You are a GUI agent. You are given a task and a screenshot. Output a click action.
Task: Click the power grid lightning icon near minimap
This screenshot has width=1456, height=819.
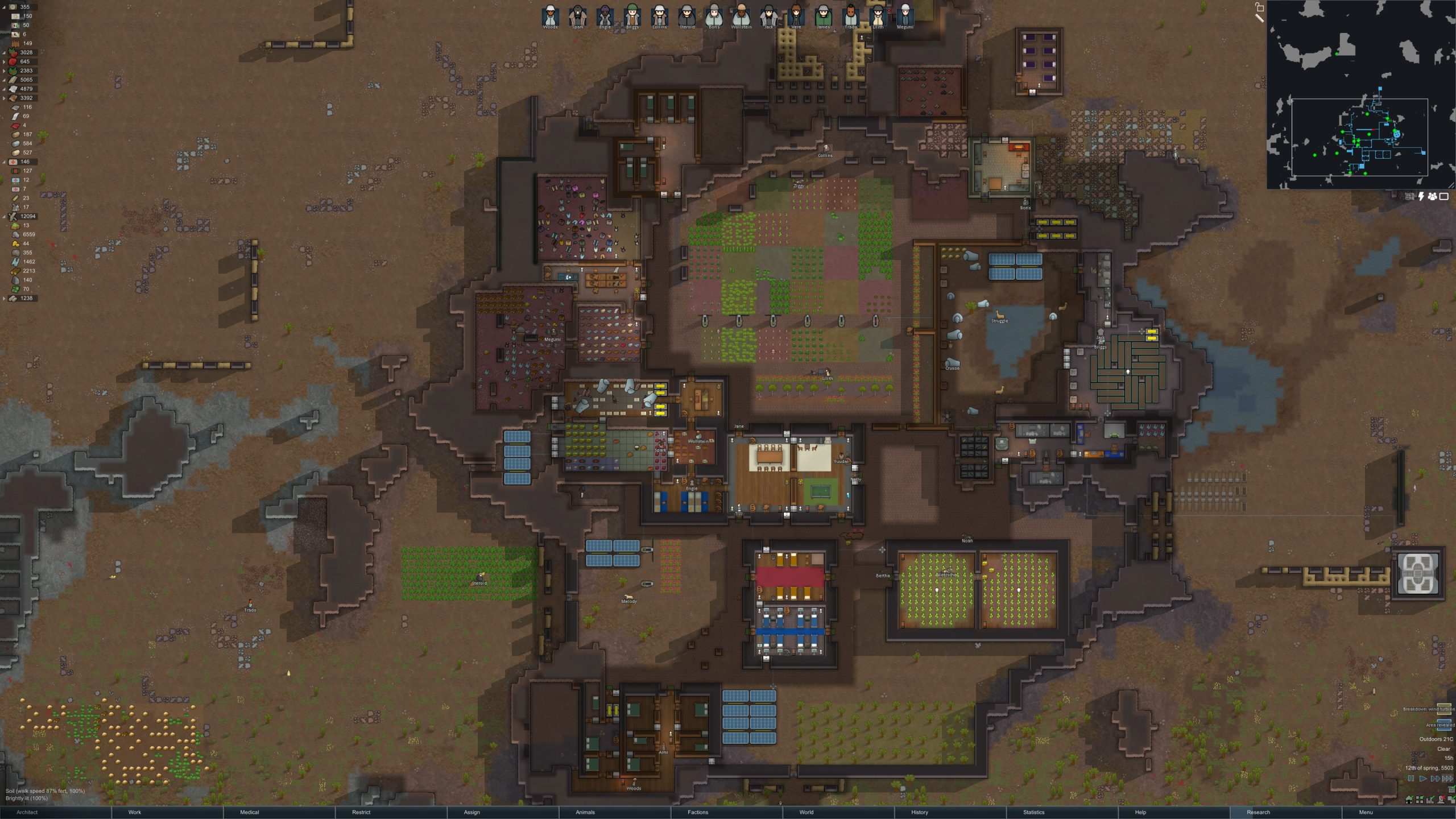(1421, 196)
